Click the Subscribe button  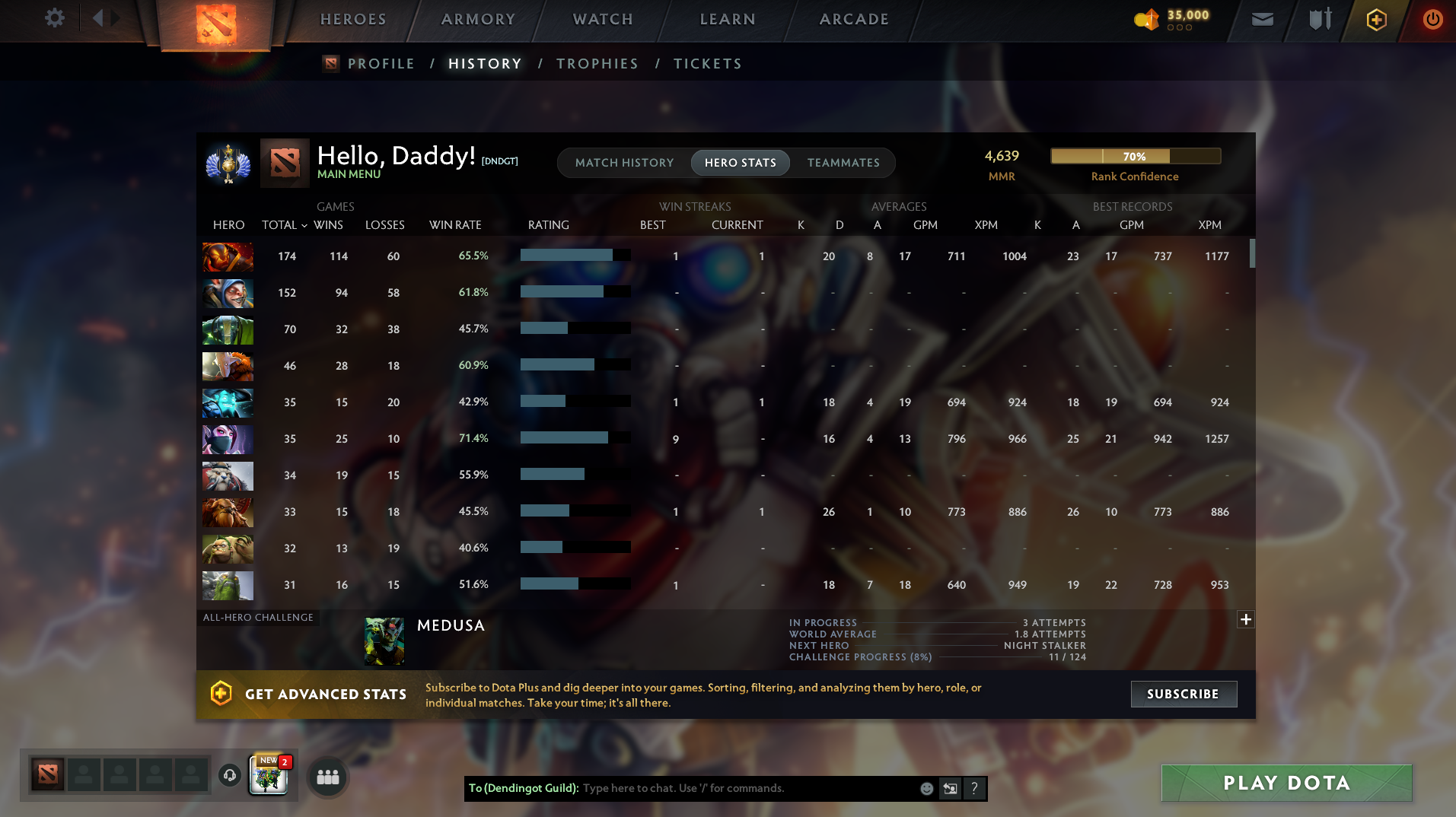point(1183,694)
